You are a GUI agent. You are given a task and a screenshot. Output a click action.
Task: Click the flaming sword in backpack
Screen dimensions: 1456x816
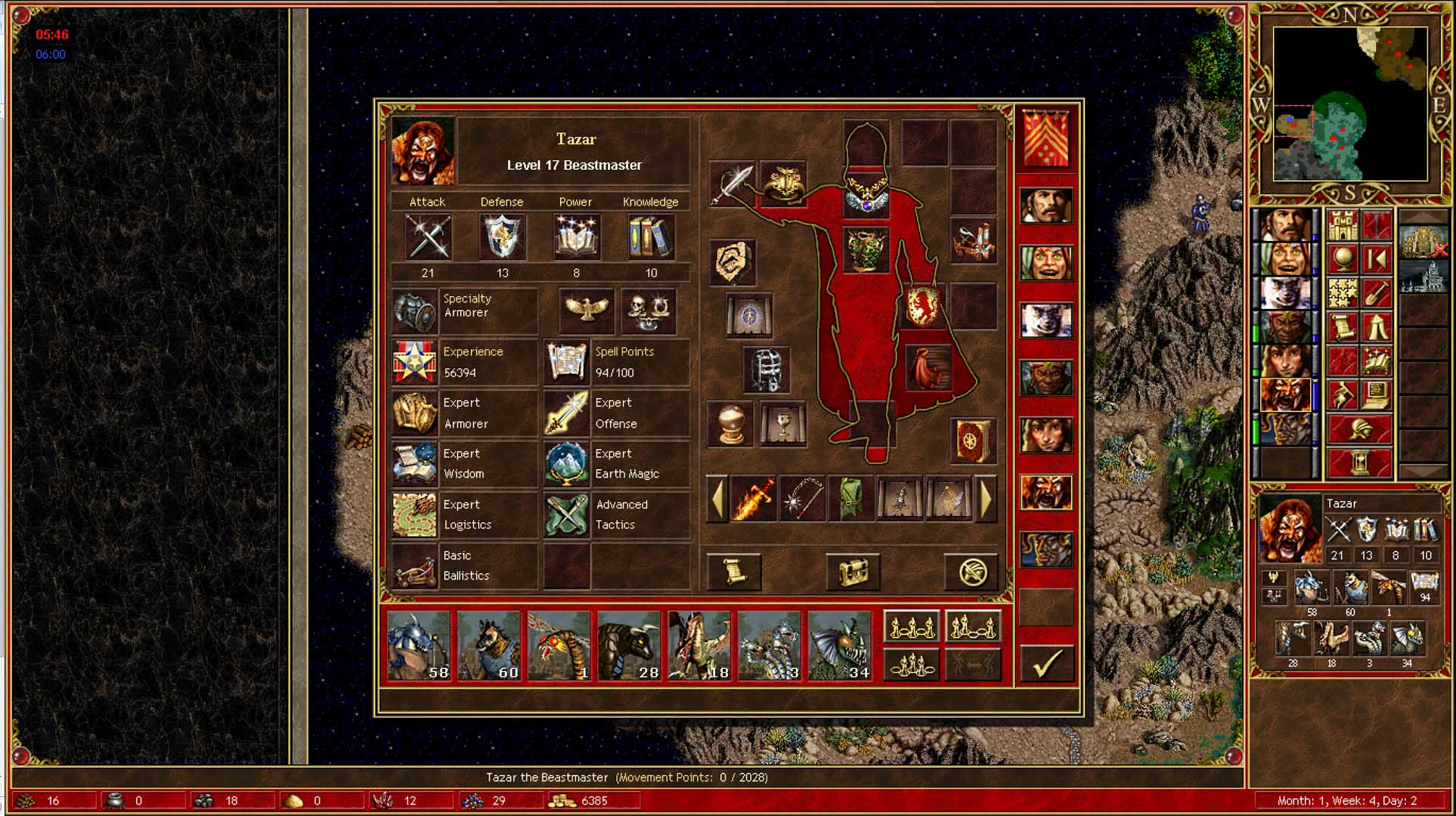(753, 499)
